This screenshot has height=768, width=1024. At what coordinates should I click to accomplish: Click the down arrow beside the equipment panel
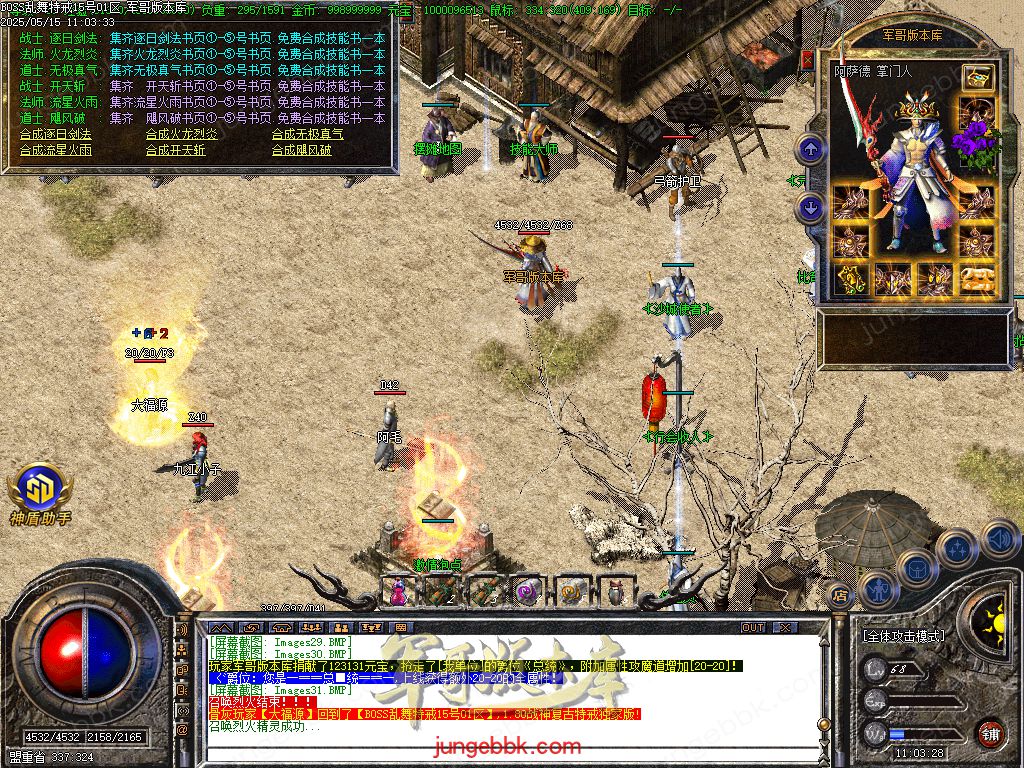click(811, 208)
